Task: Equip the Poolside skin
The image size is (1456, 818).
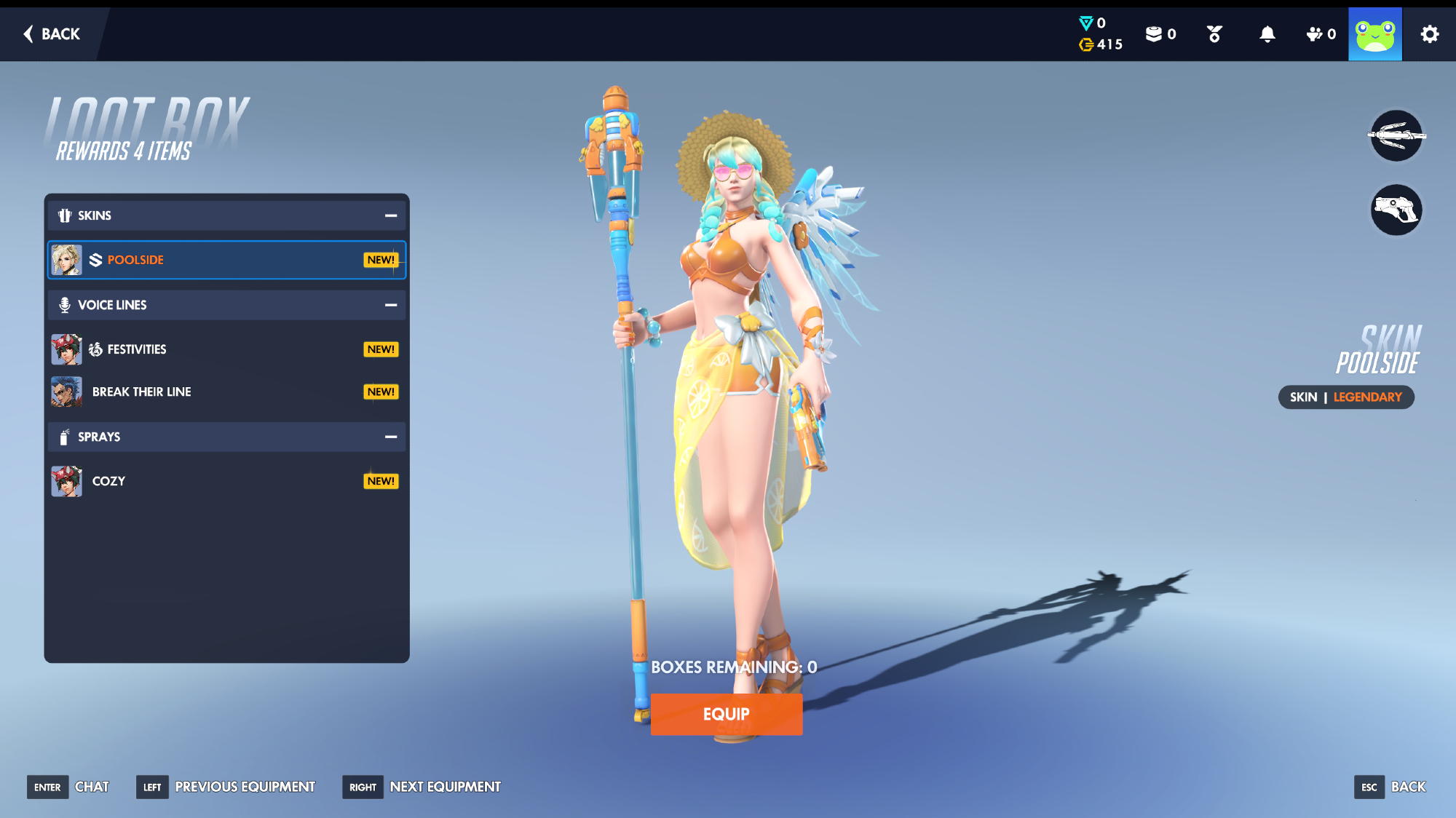Action: coord(726,714)
